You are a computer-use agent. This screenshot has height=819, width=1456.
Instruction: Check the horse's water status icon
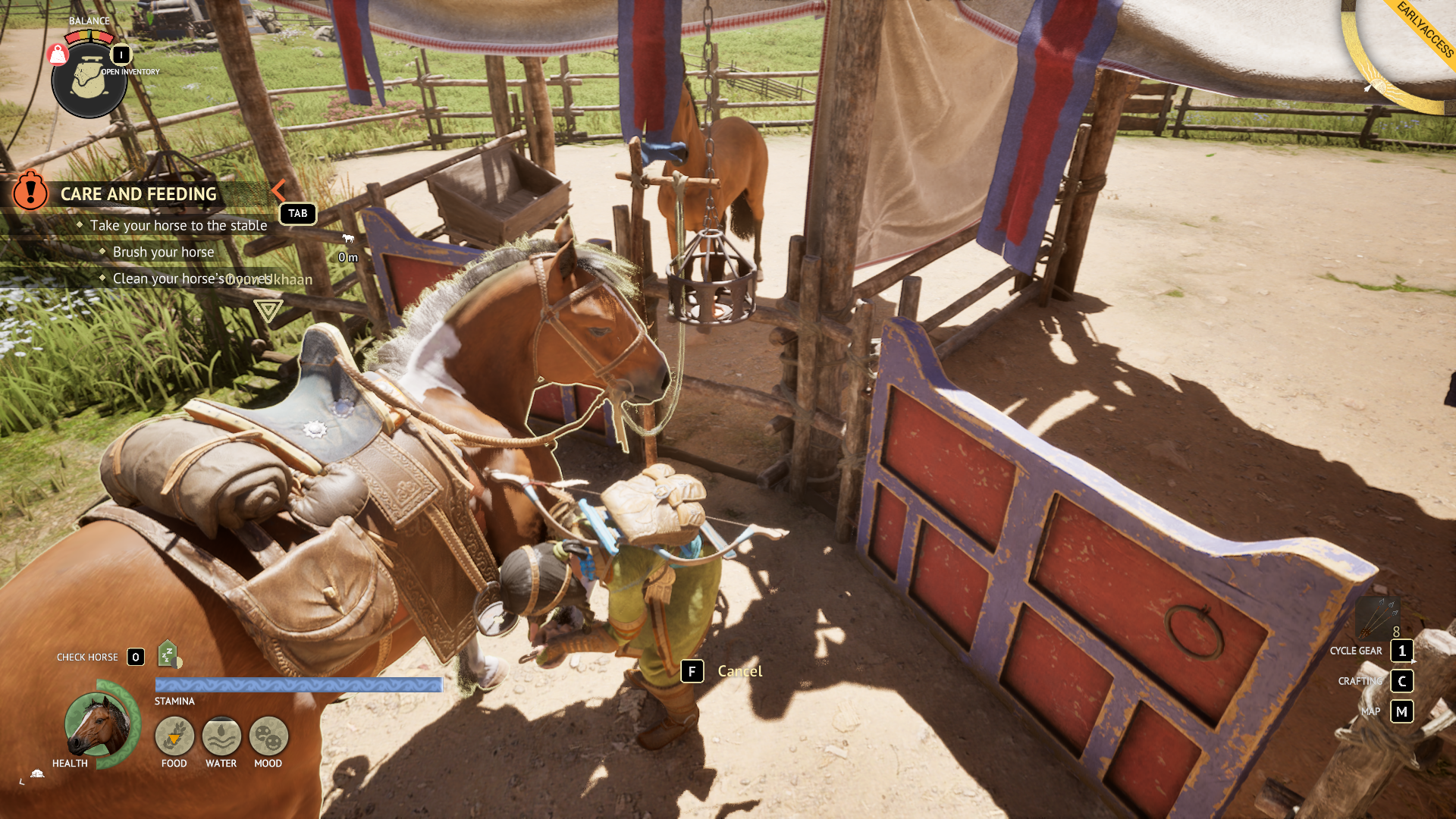click(x=221, y=736)
